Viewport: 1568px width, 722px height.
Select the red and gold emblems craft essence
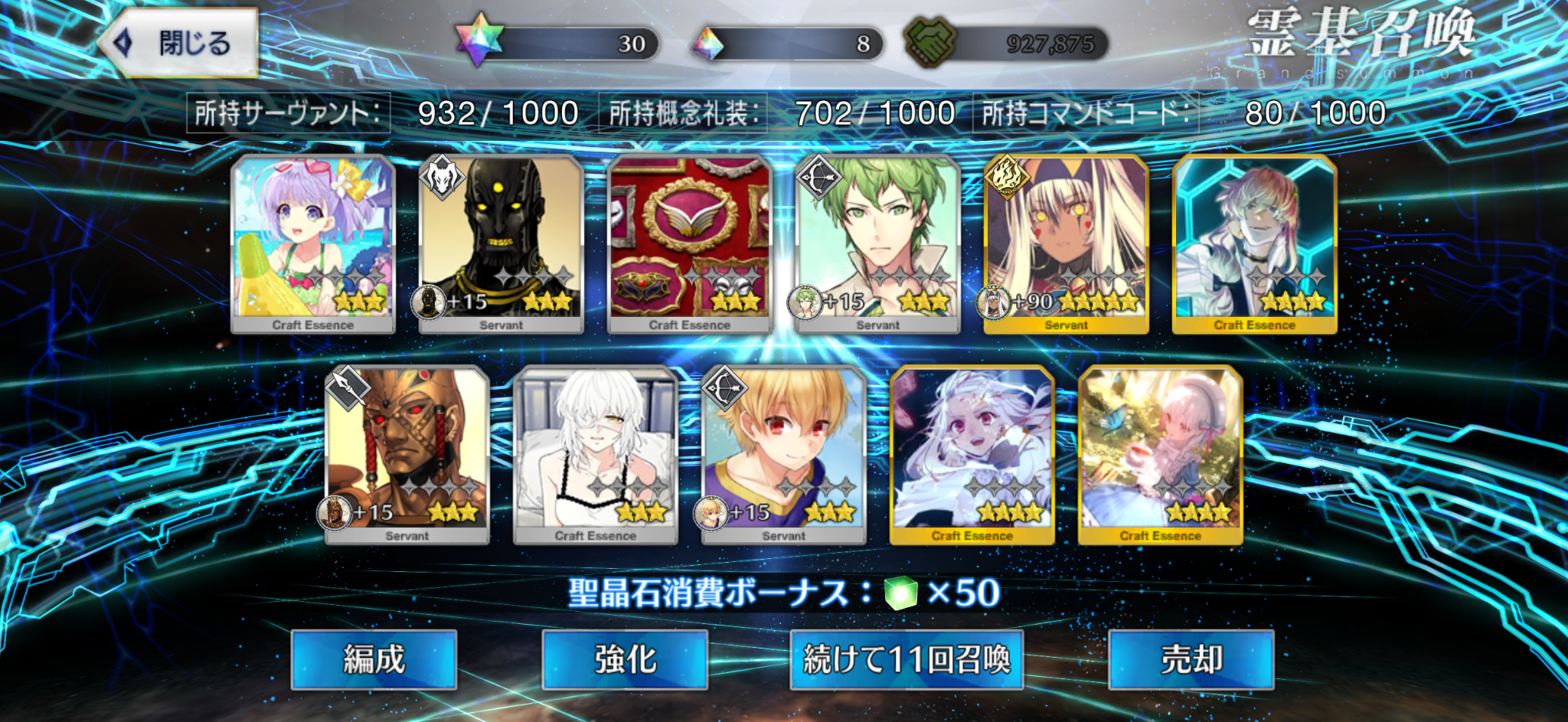[x=690, y=243]
